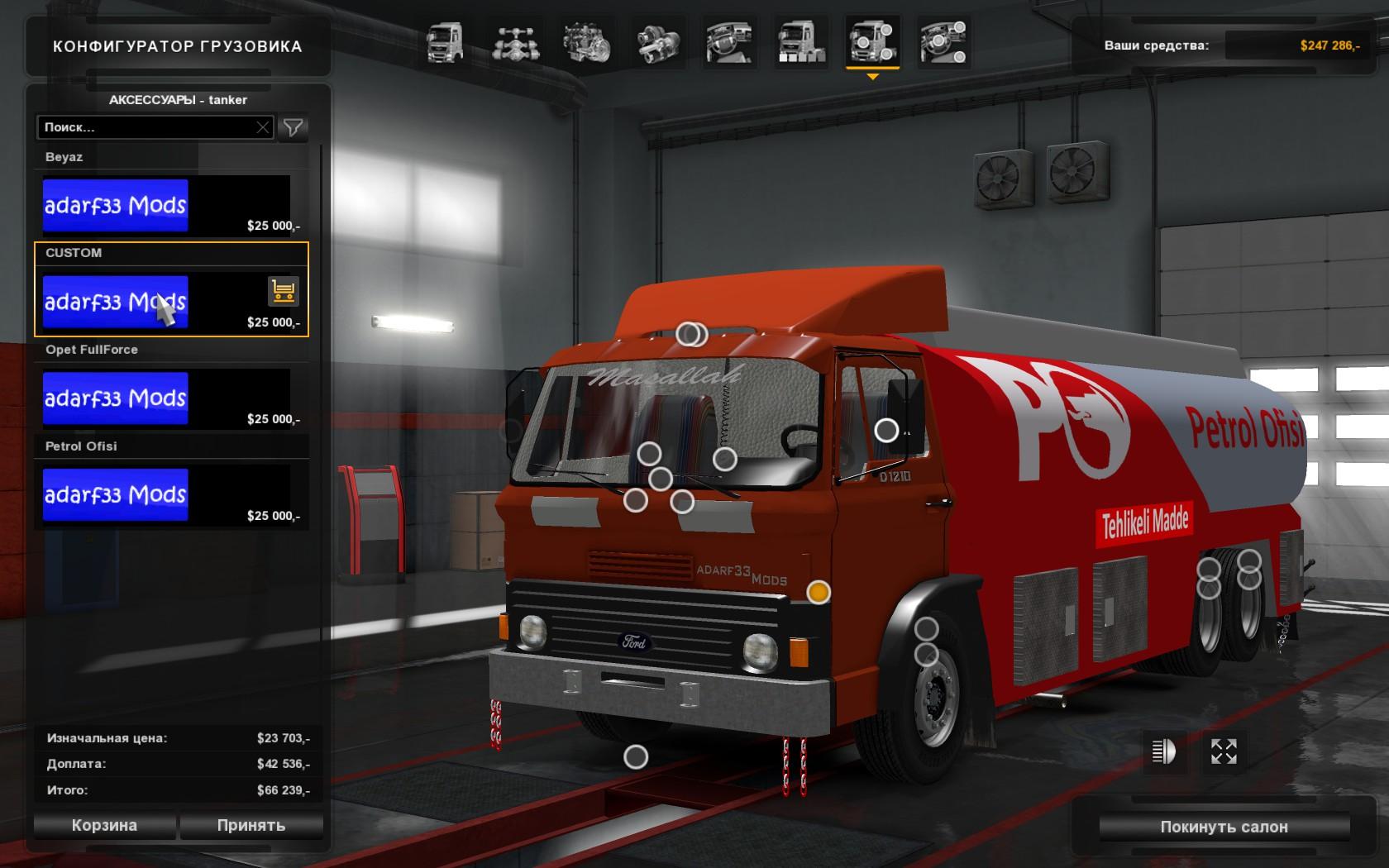Switch to the paint job tab
Viewport: 1389px width, 868px height.
(x=800, y=43)
